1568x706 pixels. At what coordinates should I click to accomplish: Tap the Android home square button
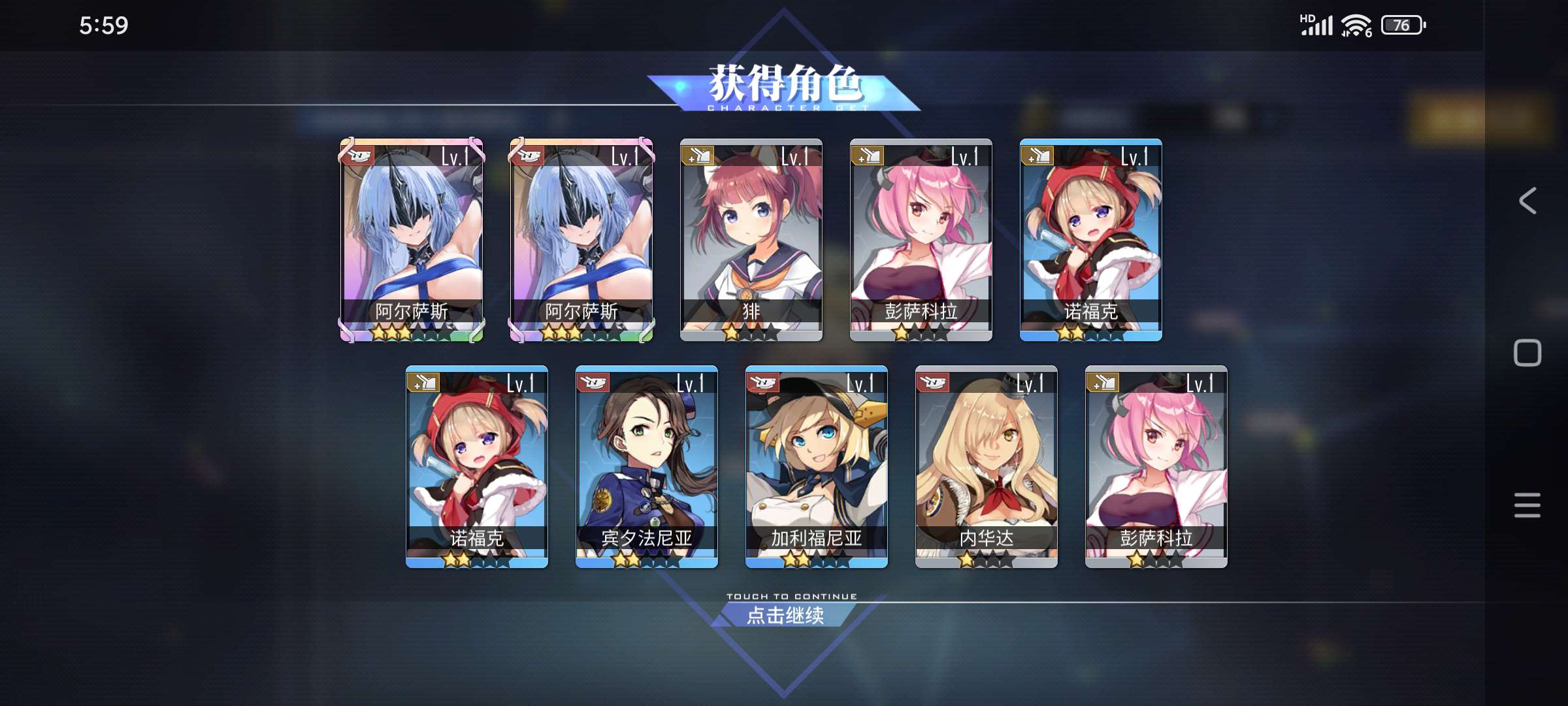coord(1527,353)
